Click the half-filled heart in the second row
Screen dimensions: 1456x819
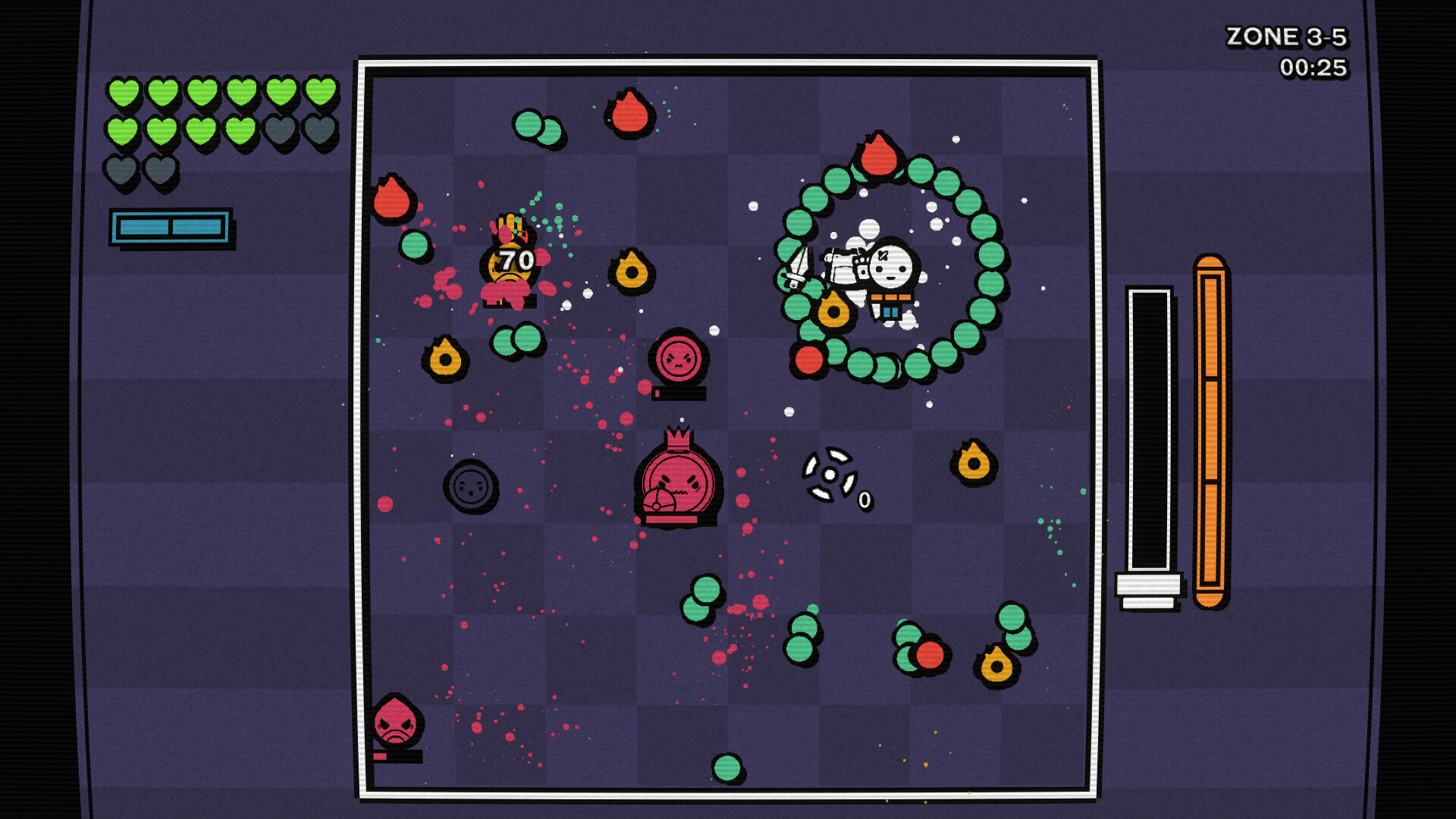click(241, 130)
